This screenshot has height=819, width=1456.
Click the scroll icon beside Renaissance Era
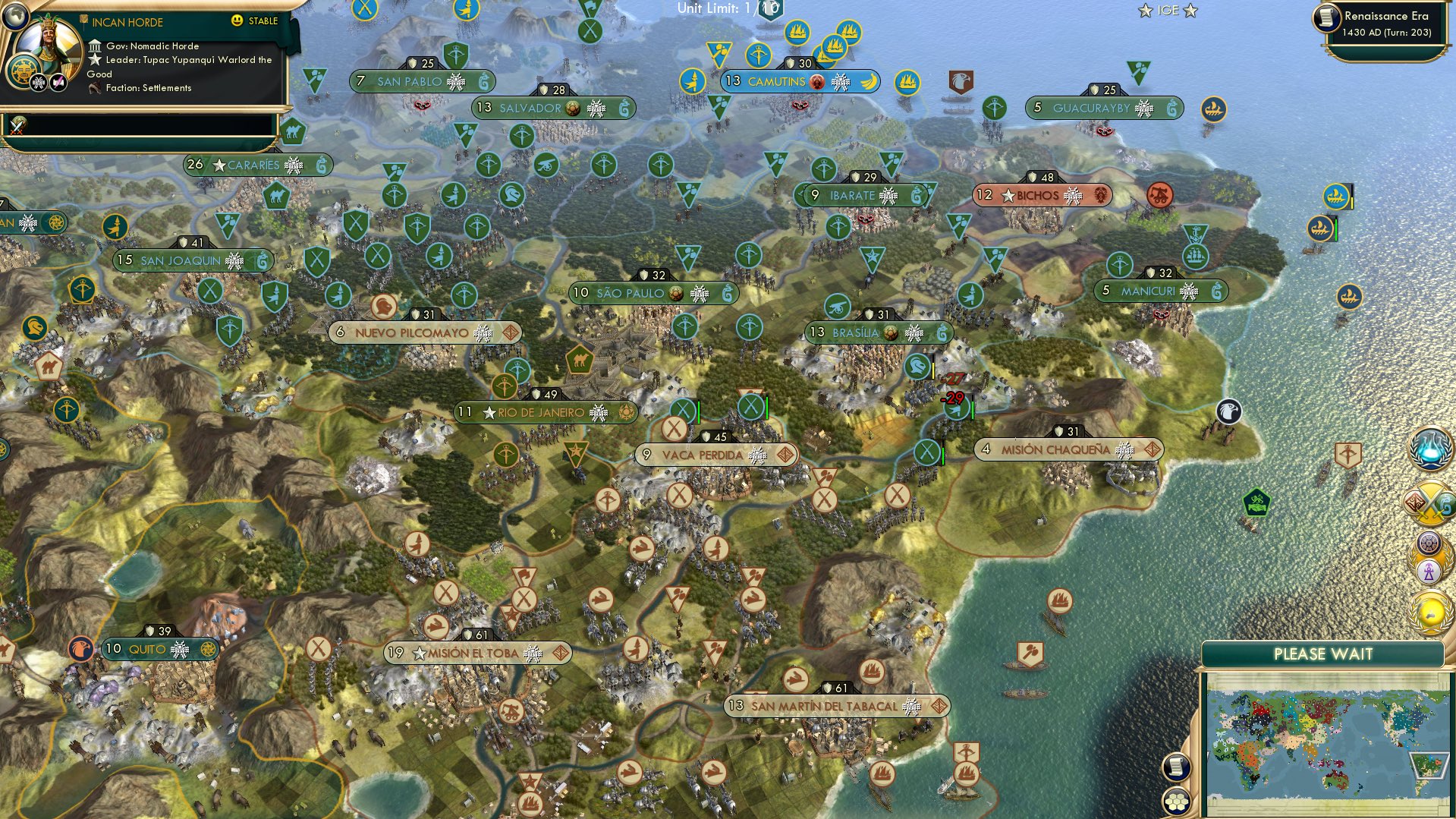coord(1328,18)
